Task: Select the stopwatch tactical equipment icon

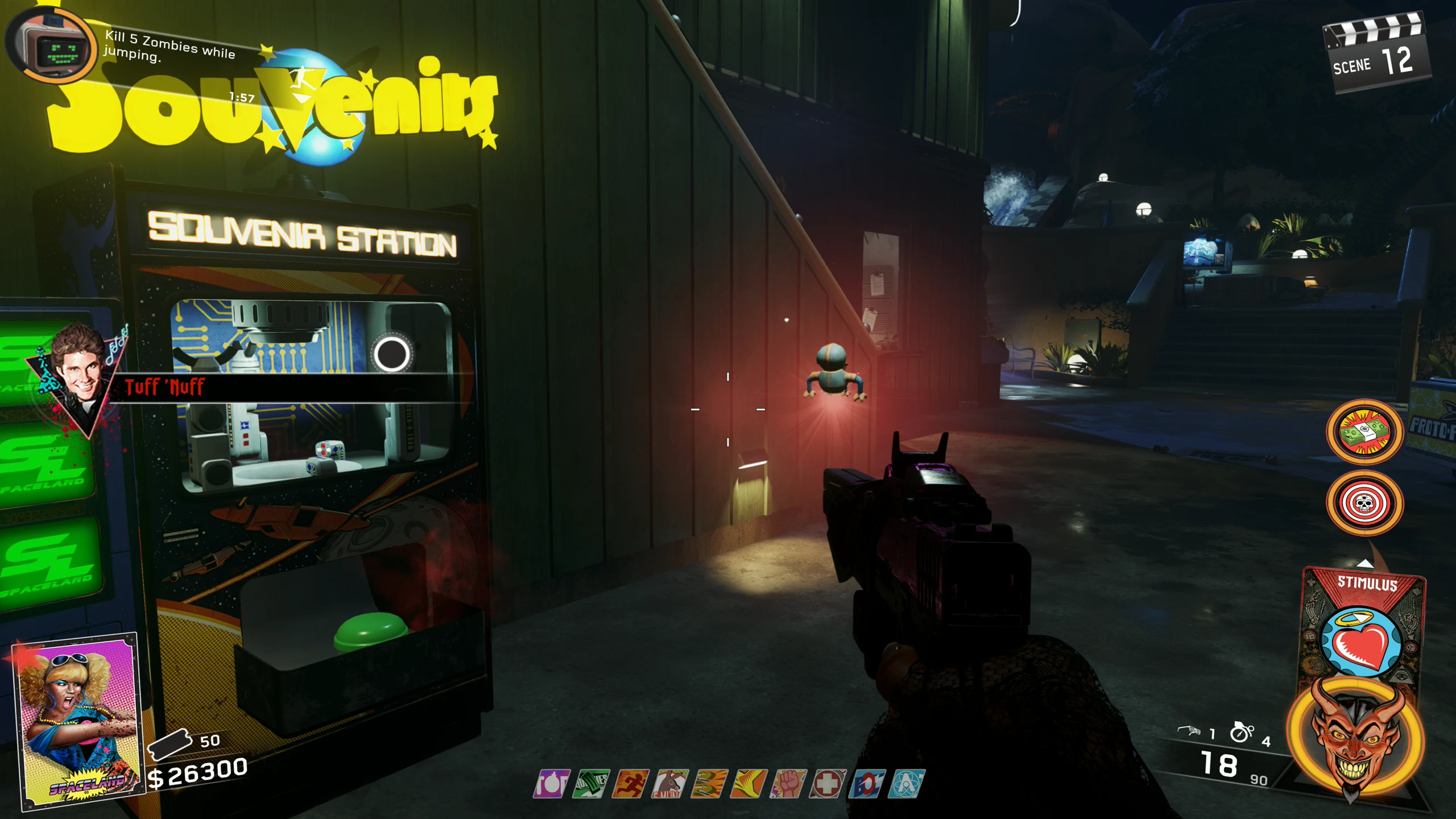Action: (x=1241, y=732)
